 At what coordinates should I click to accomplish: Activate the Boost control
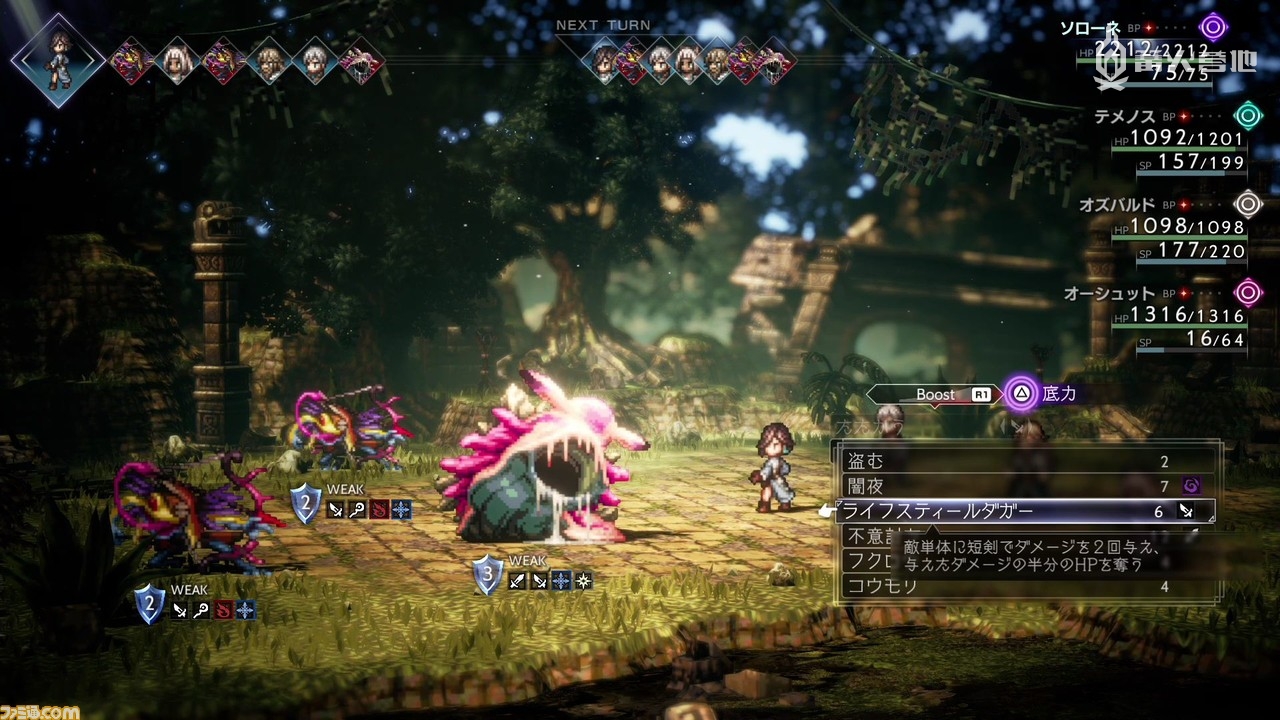936,395
